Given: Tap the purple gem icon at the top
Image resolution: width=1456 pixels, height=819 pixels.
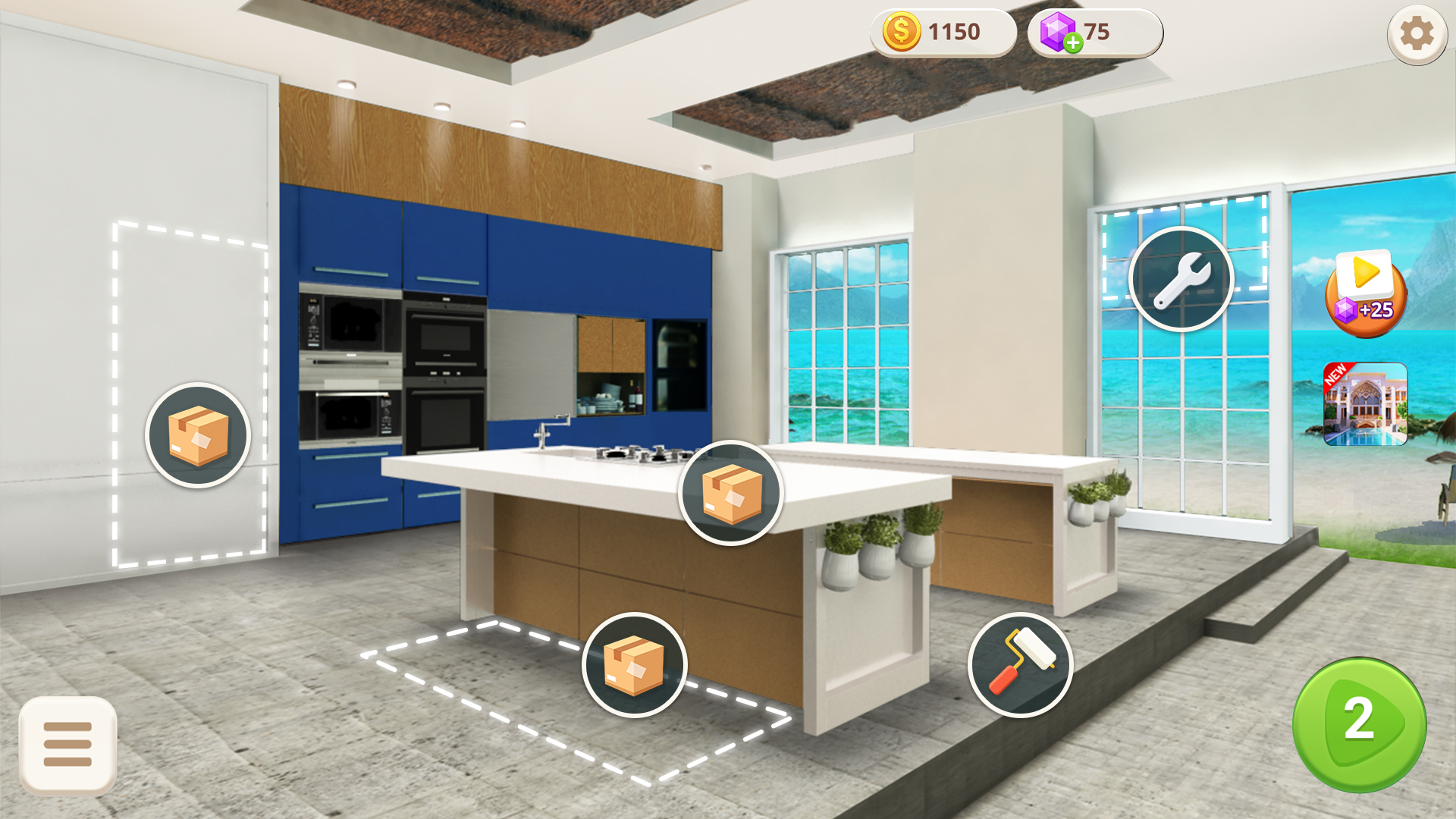Looking at the screenshot, I should (x=1059, y=31).
